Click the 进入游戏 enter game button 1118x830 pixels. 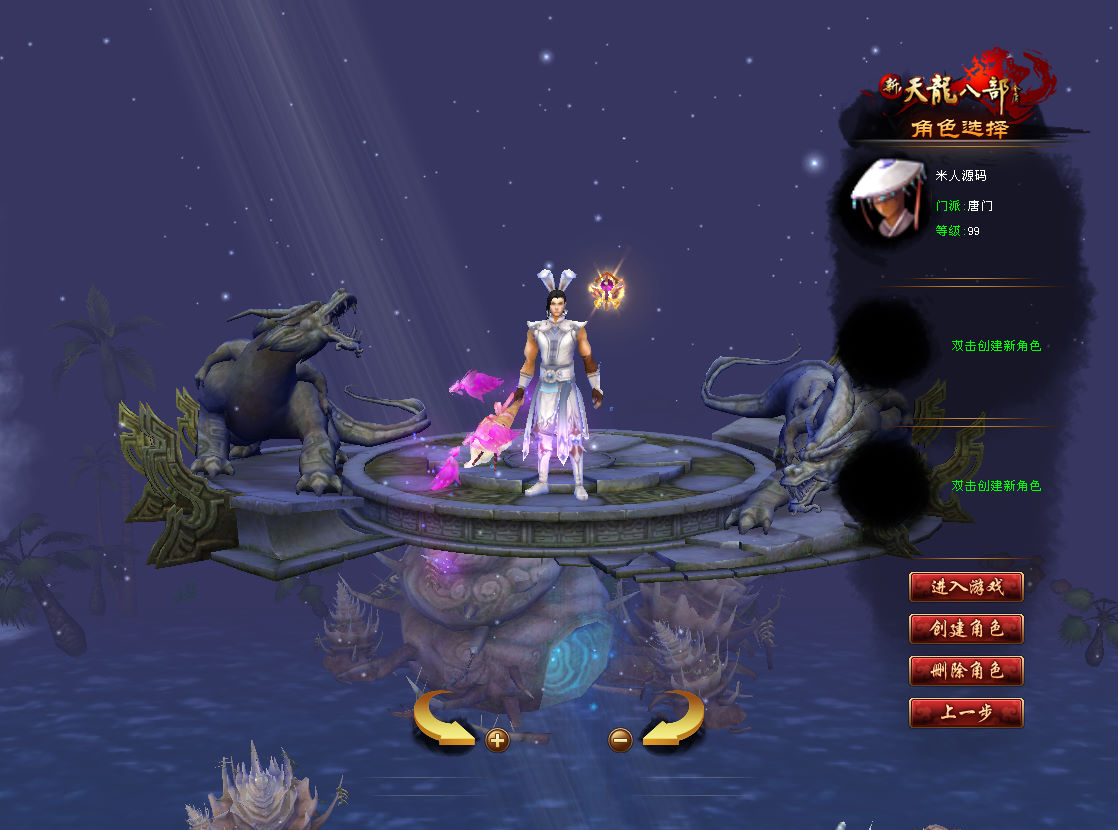click(966, 587)
